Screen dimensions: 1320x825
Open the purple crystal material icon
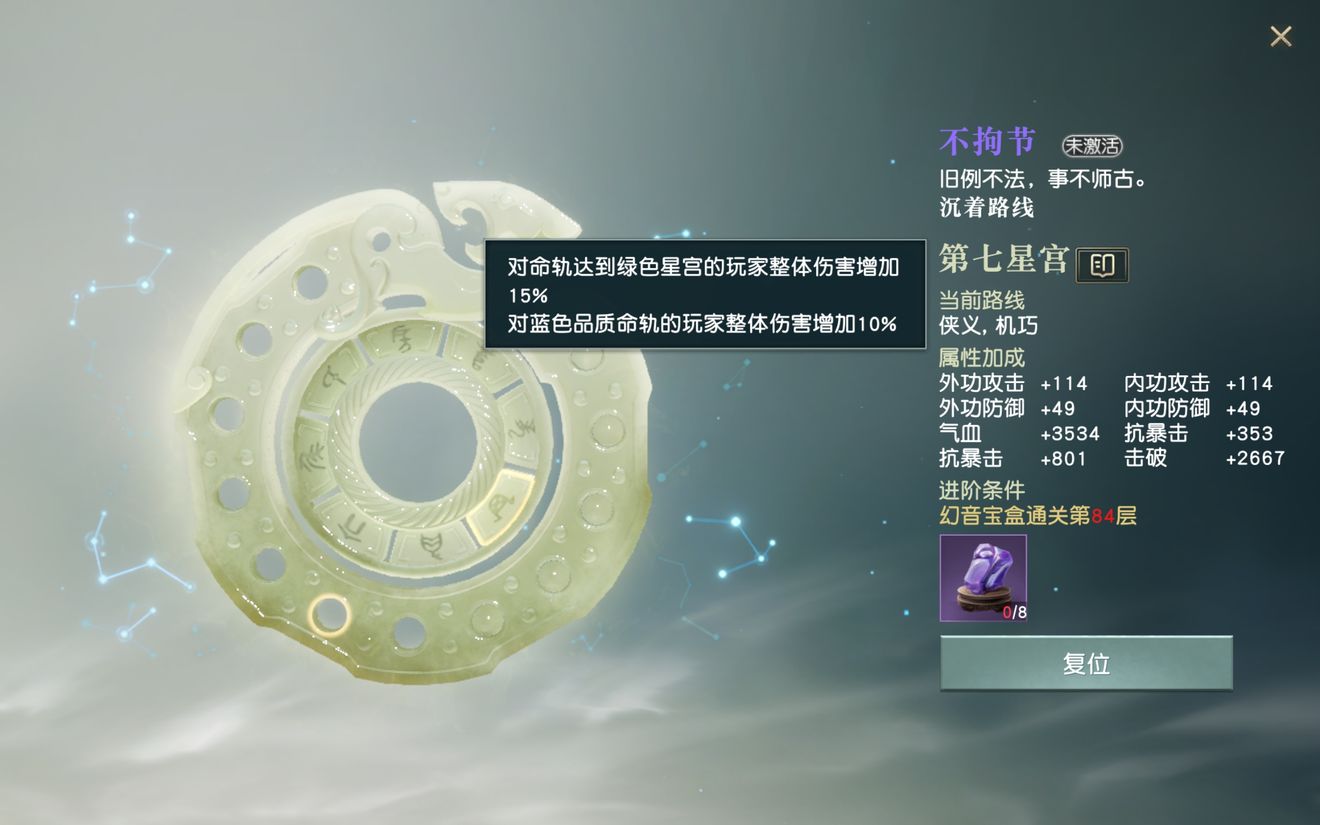[x=982, y=577]
